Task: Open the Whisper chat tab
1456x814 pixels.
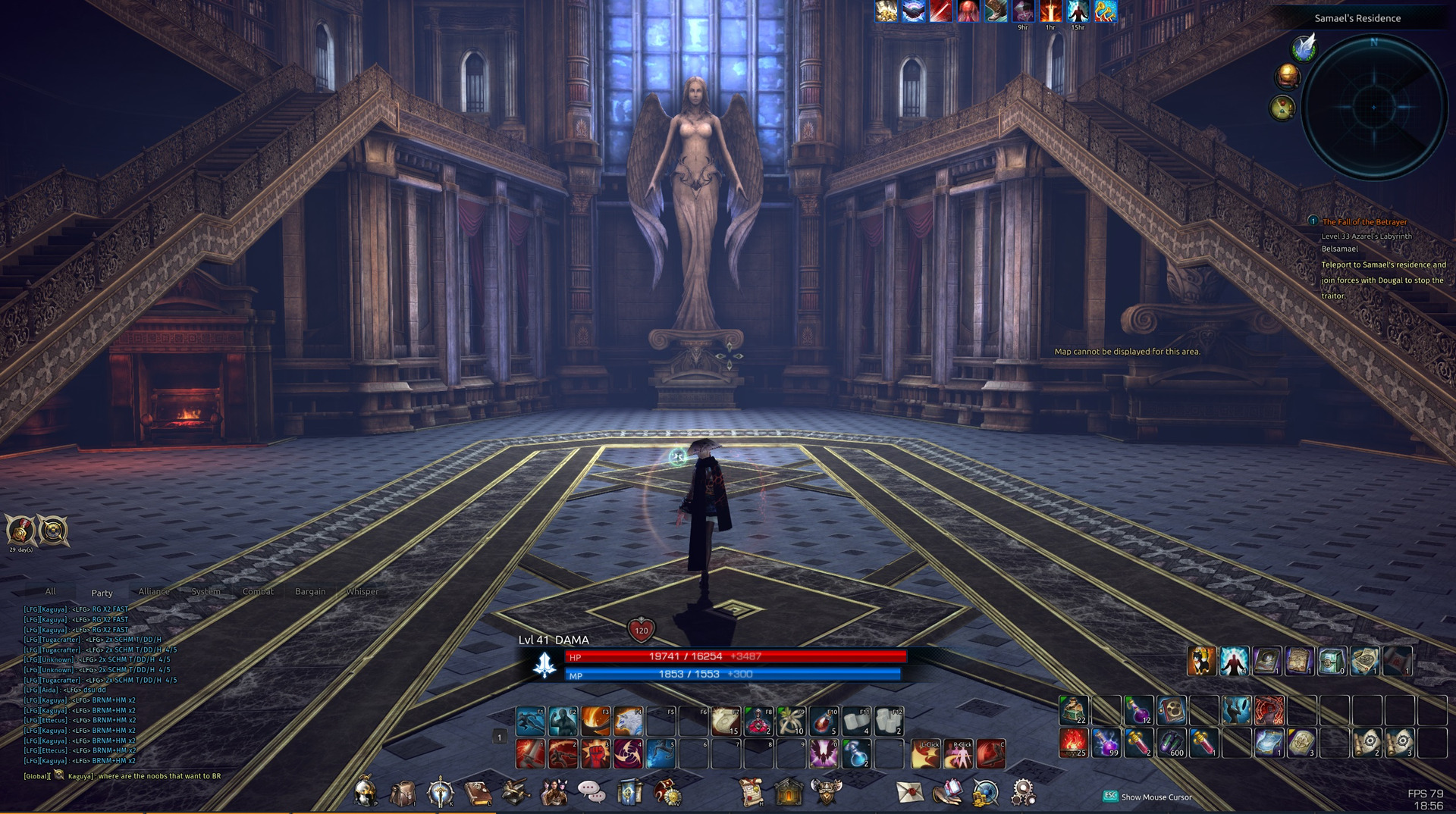Action: point(362,591)
